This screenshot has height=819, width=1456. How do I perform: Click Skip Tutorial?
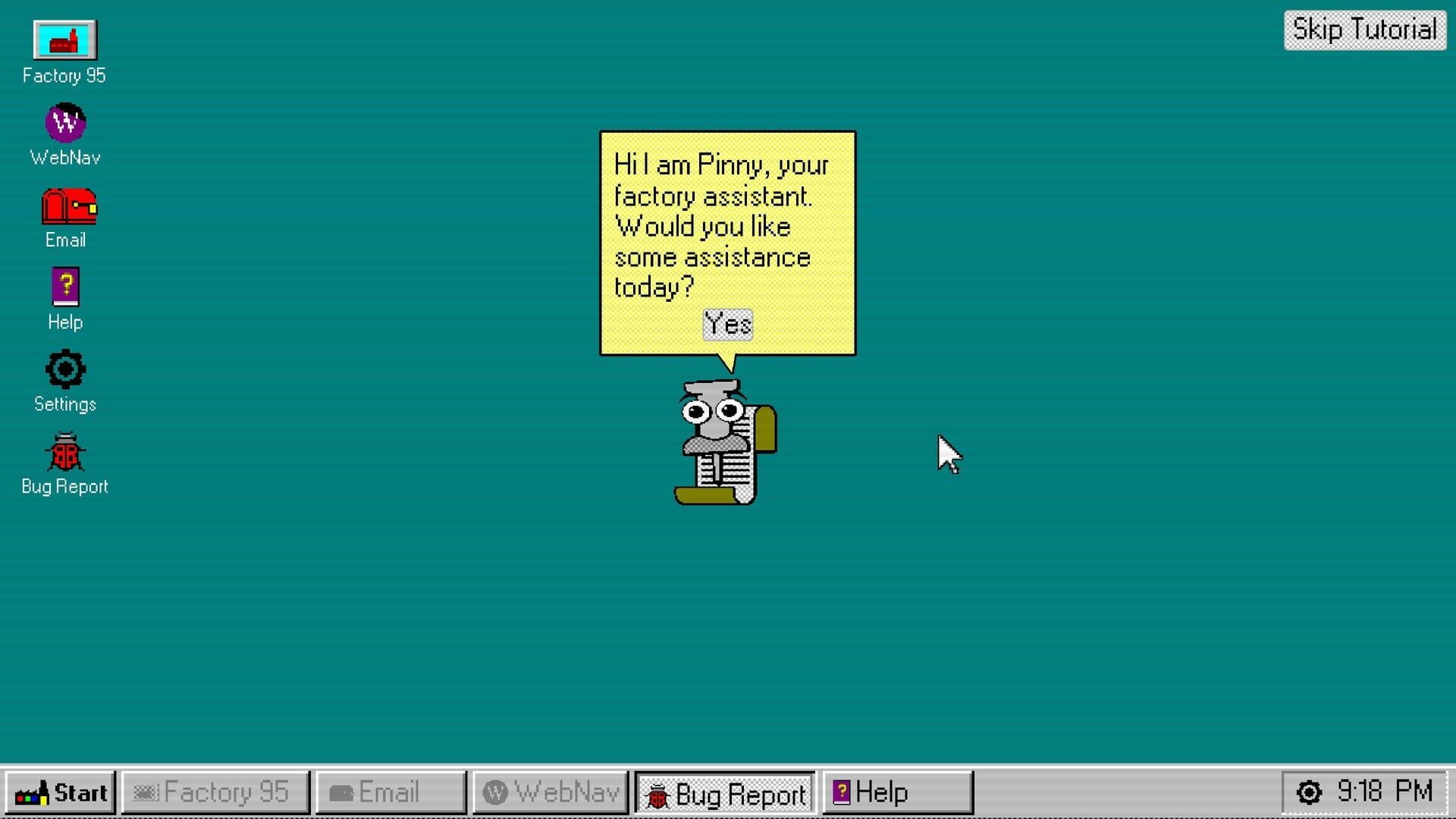pos(1363,30)
